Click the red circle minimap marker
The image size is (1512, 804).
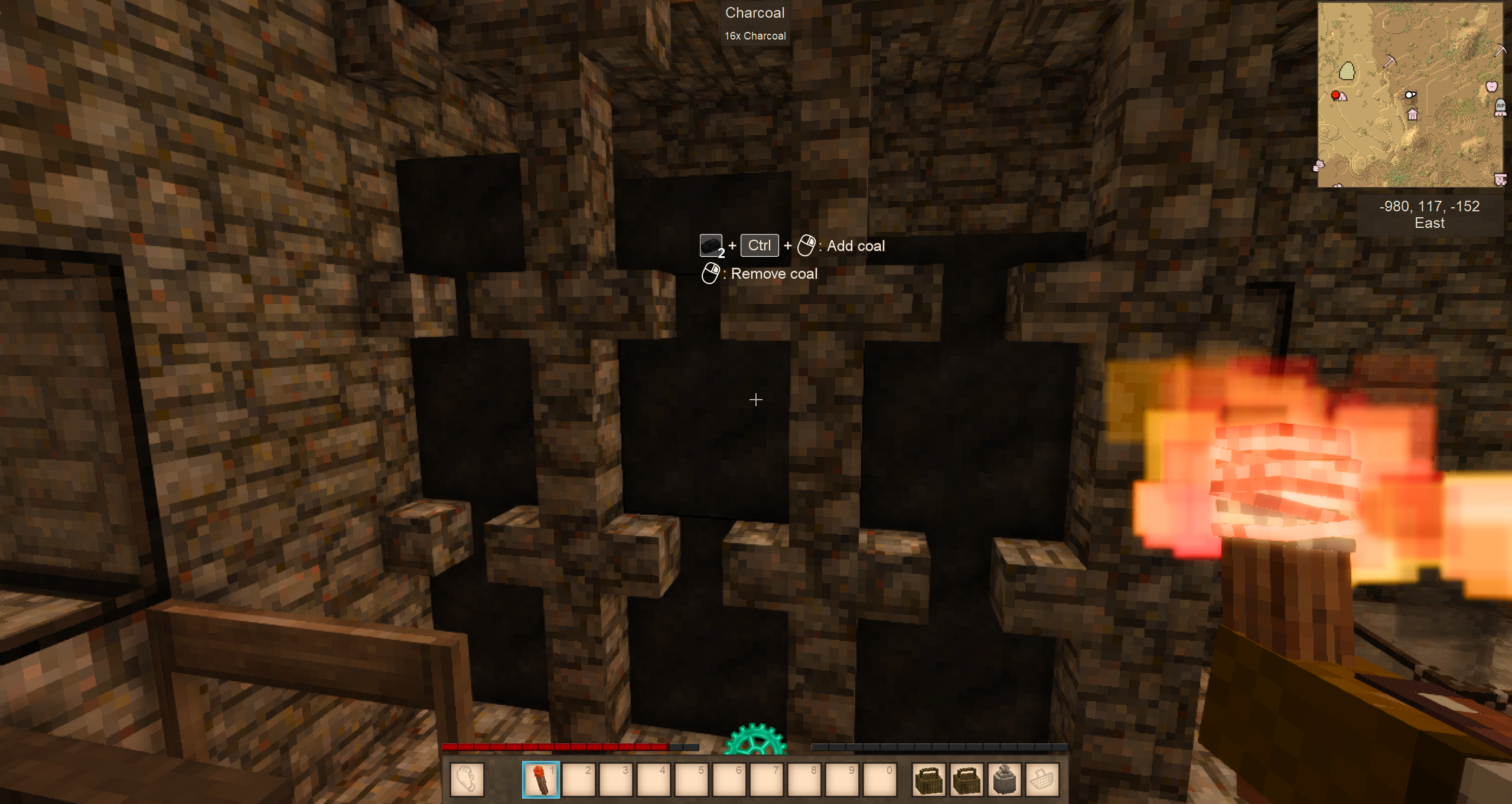coord(1335,95)
